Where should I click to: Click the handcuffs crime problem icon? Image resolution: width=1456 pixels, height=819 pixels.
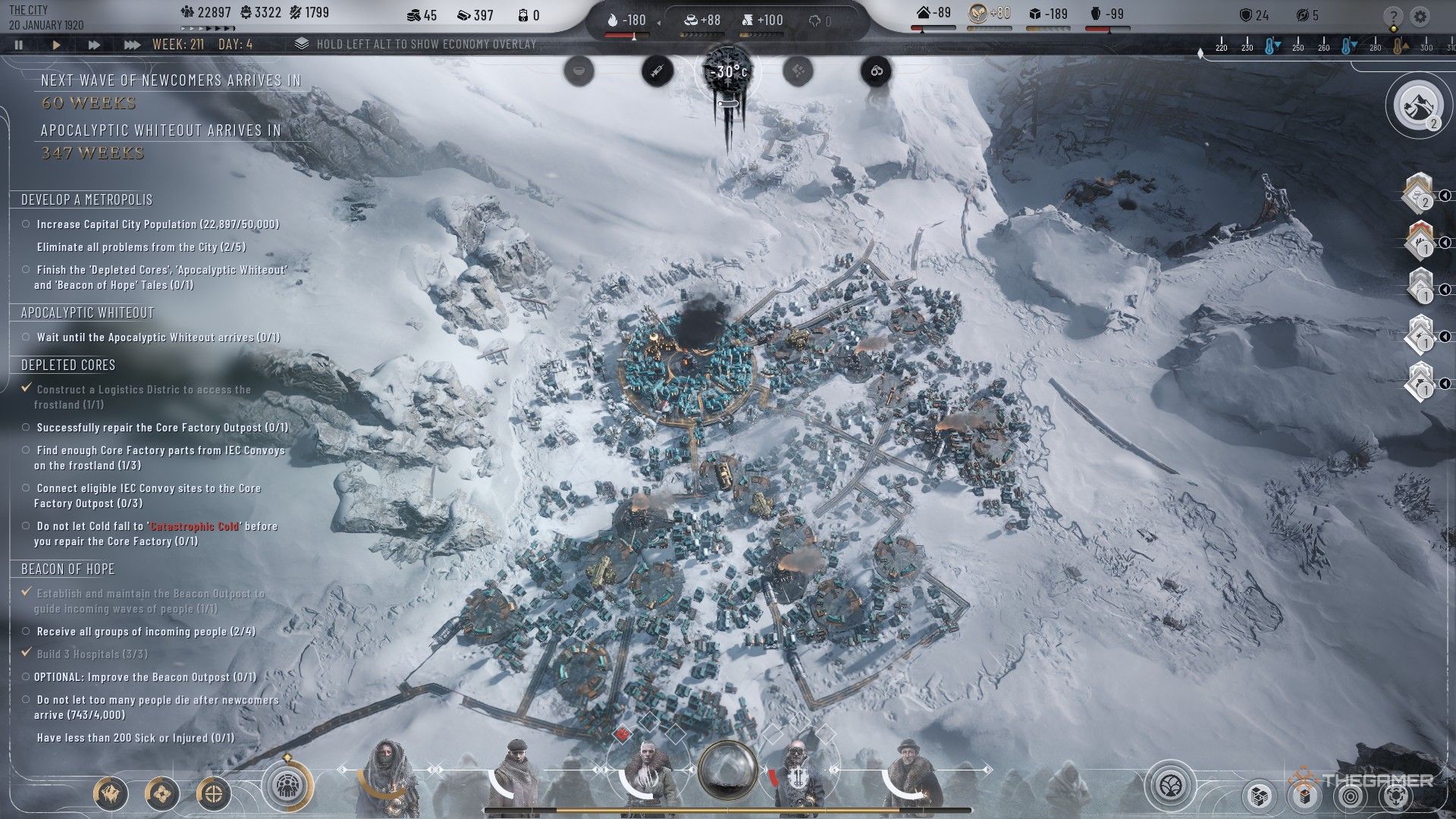(x=876, y=71)
